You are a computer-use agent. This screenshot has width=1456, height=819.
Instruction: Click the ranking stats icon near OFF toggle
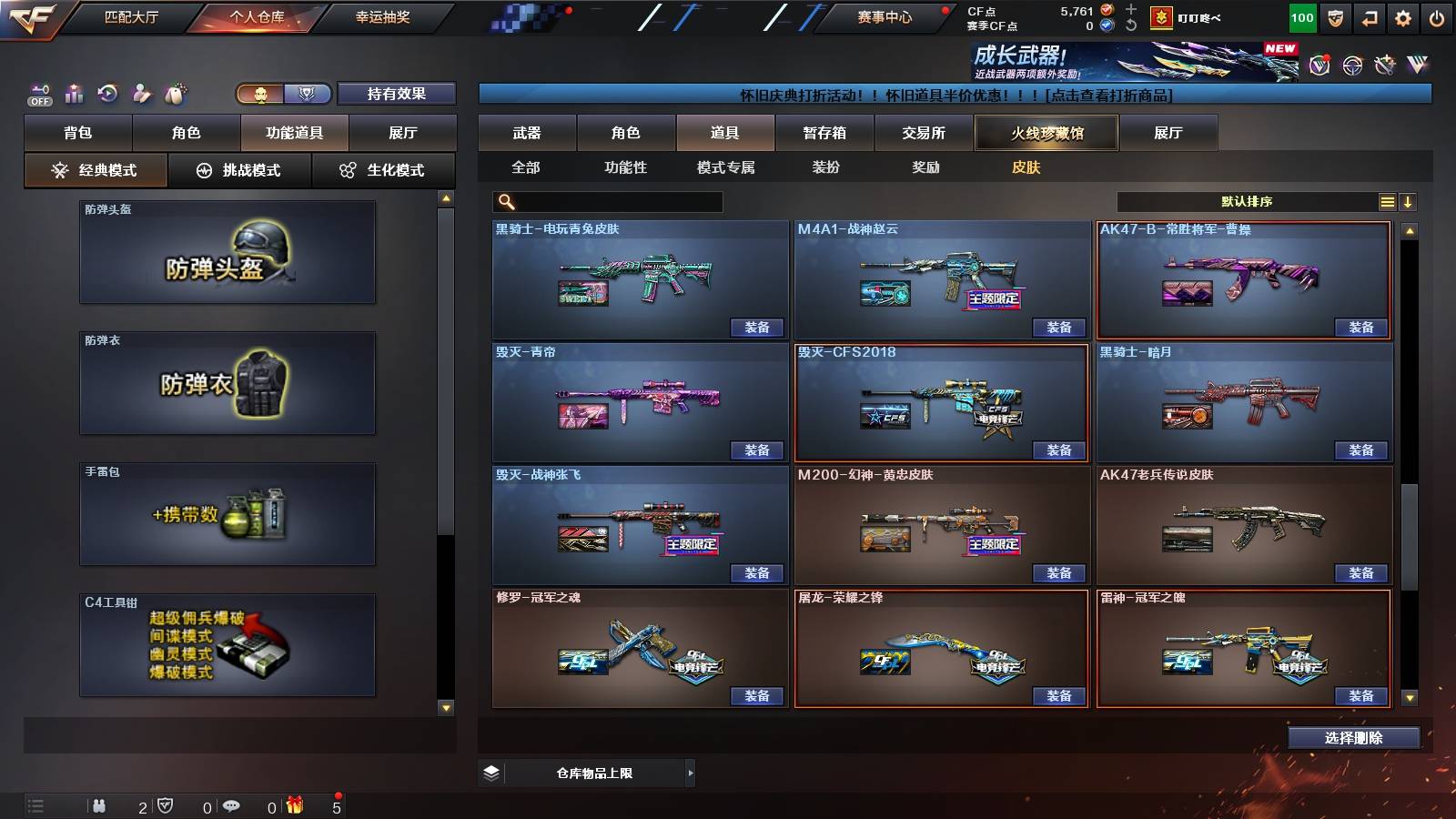(x=73, y=91)
